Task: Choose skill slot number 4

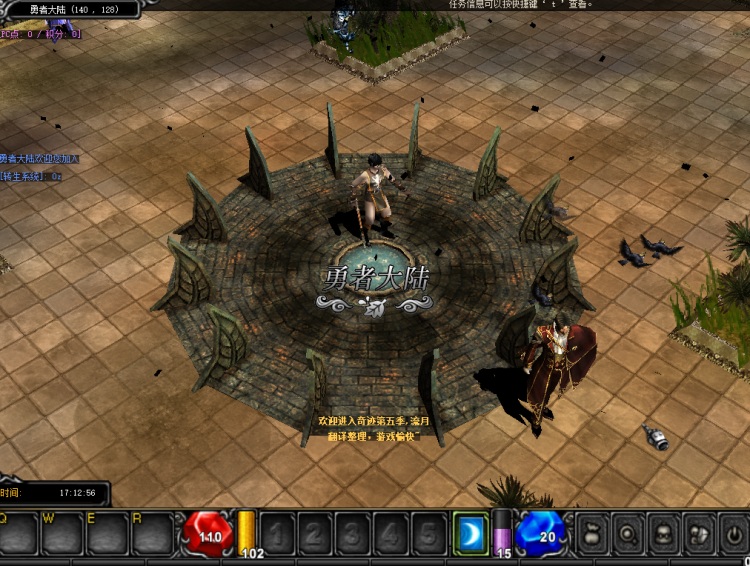Action: (x=390, y=534)
